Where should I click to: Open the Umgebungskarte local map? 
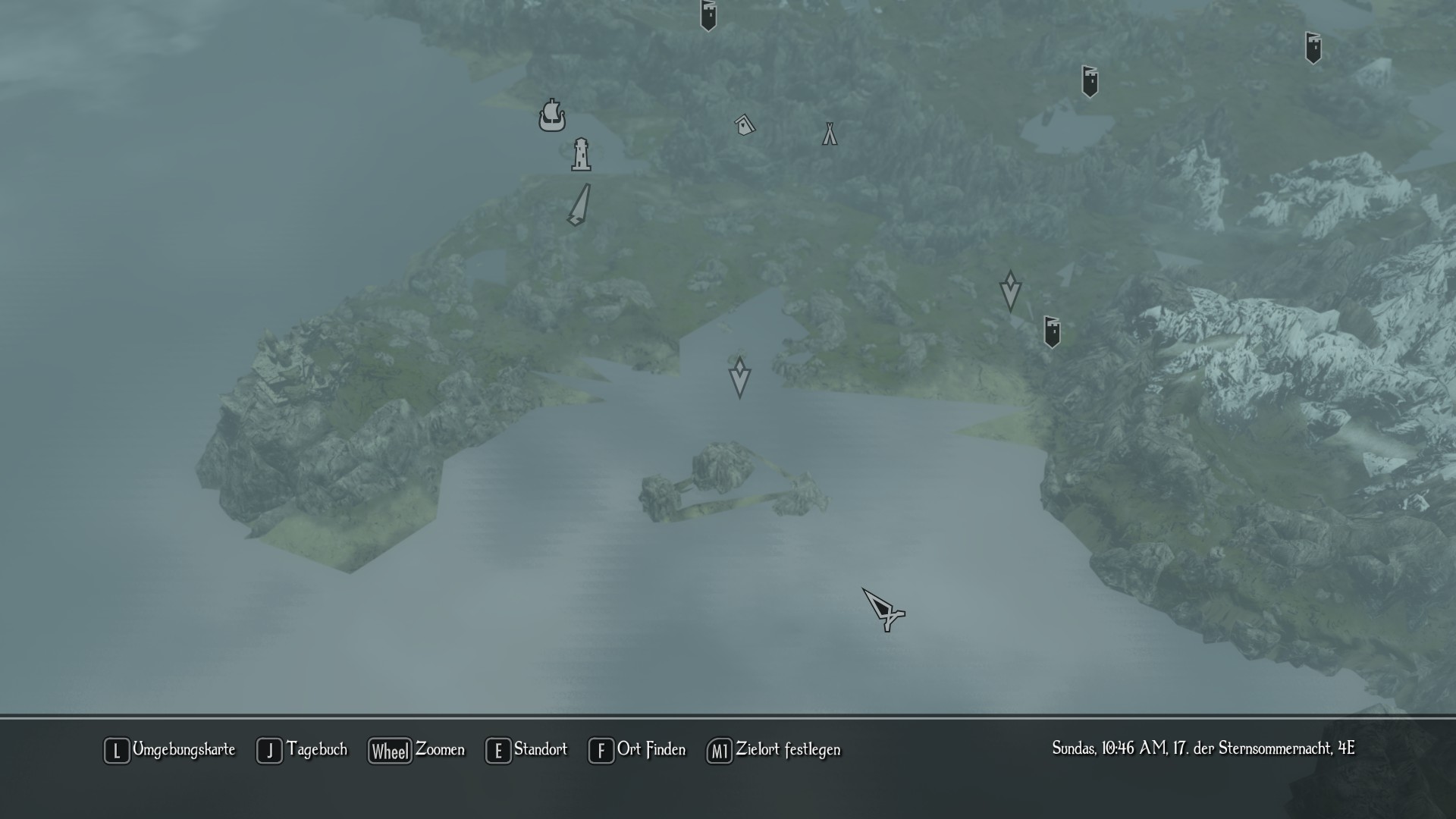tap(170, 750)
